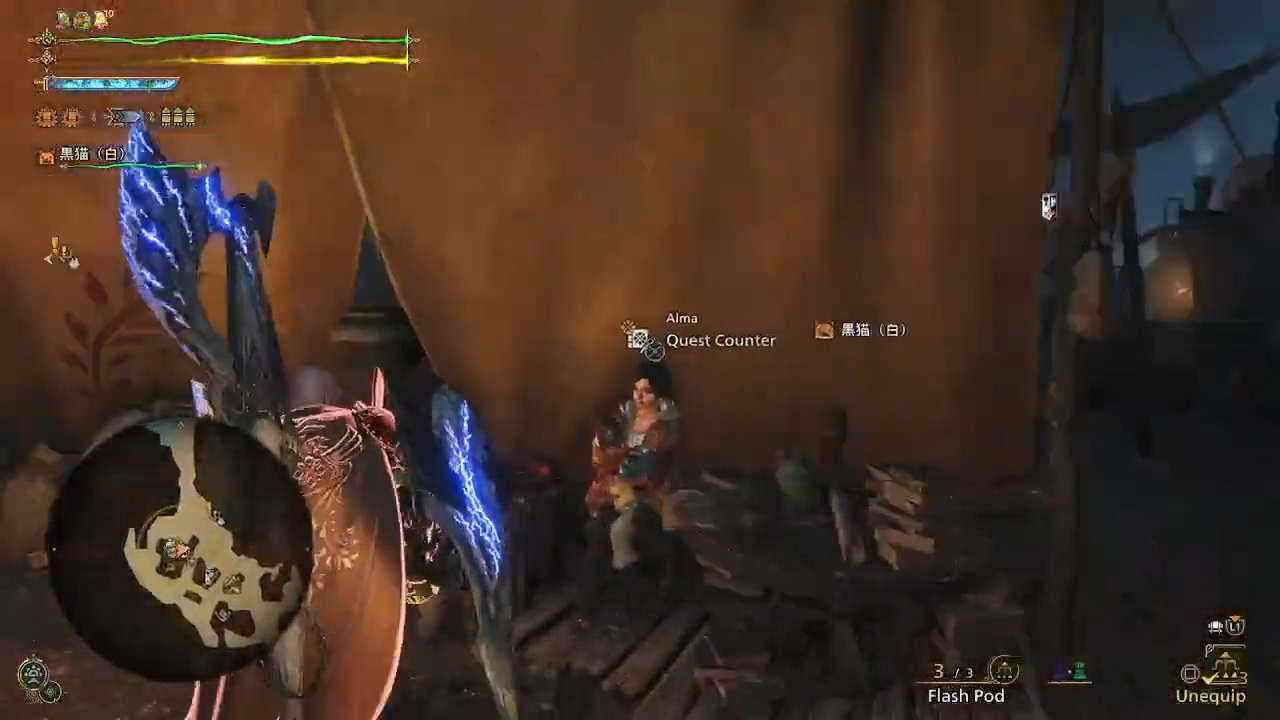
Task: Open the Quest Counter prompt for Alma
Action: coord(720,340)
